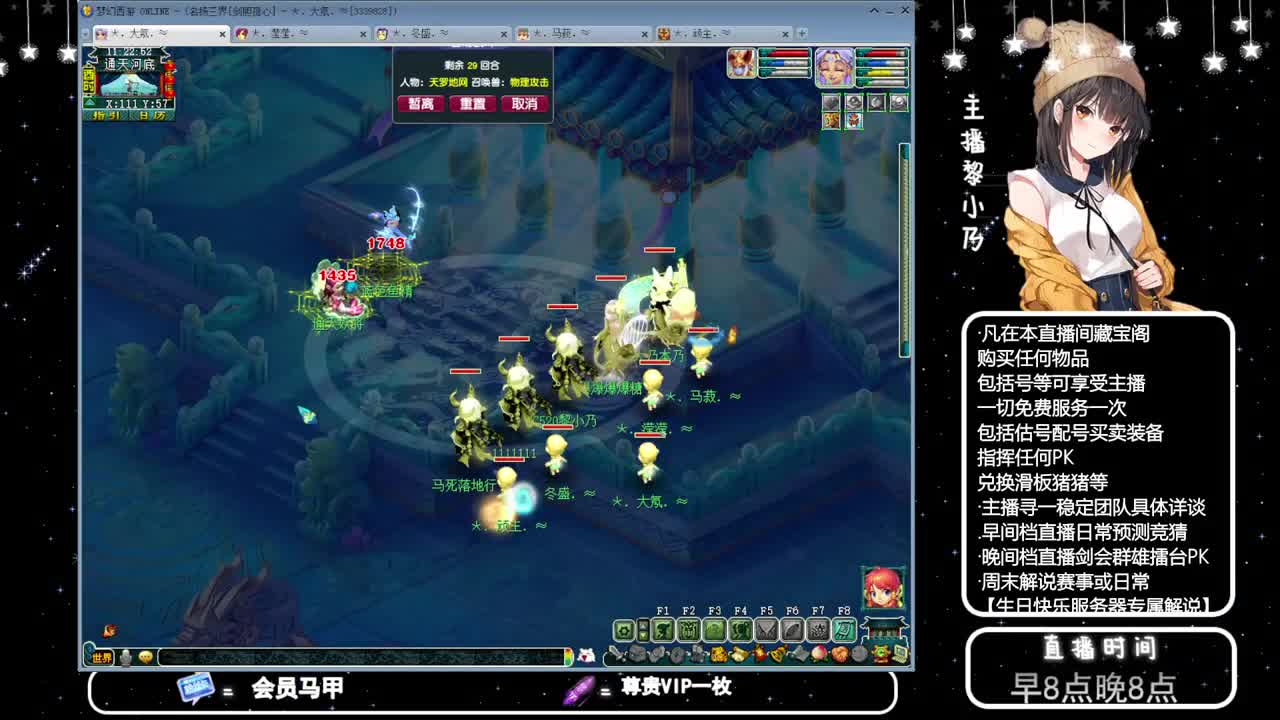Click the rainbow color bar beside the chat input

tap(569, 658)
